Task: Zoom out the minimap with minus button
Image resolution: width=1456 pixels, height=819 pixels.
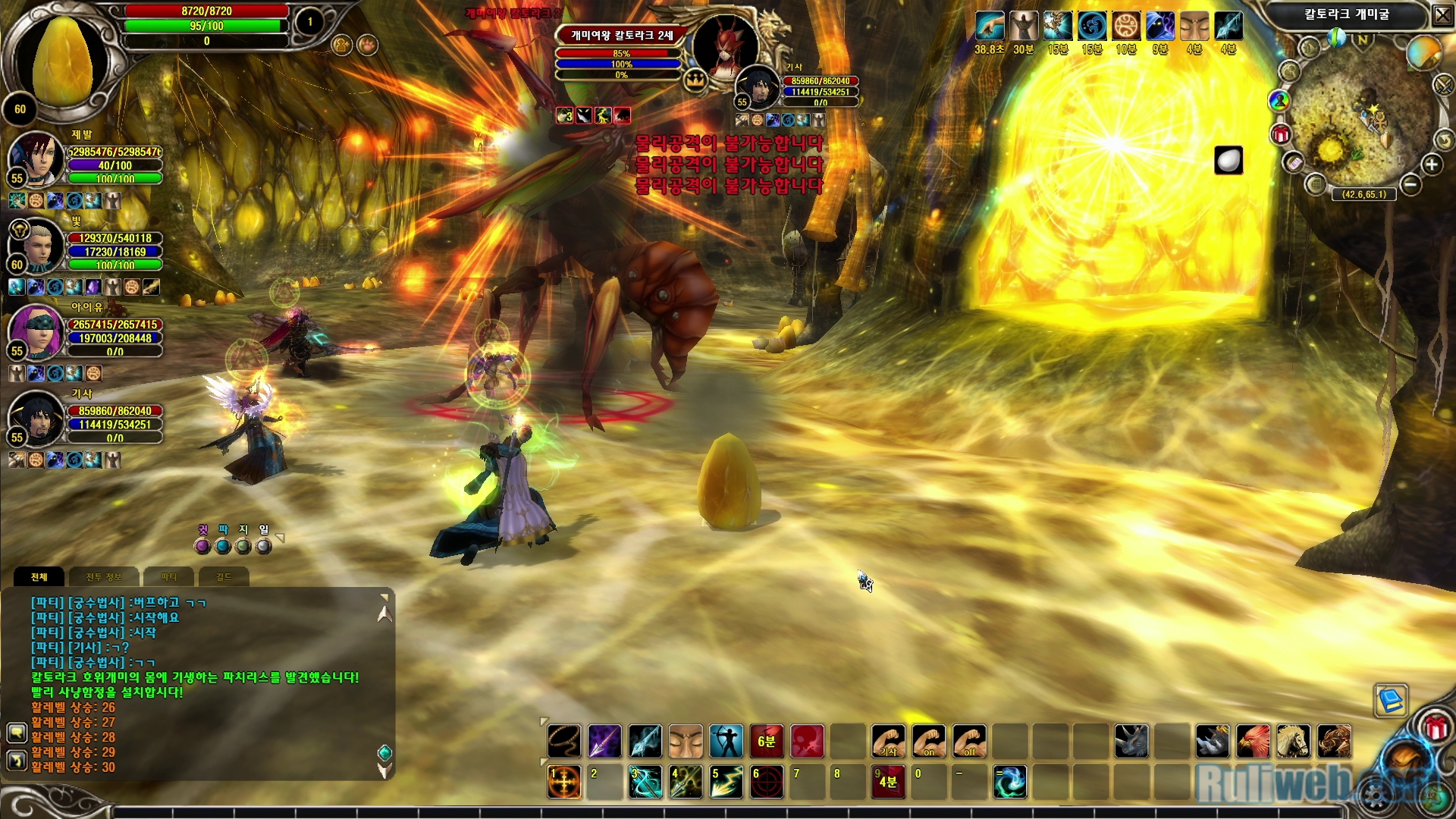Action: (x=1410, y=184)
